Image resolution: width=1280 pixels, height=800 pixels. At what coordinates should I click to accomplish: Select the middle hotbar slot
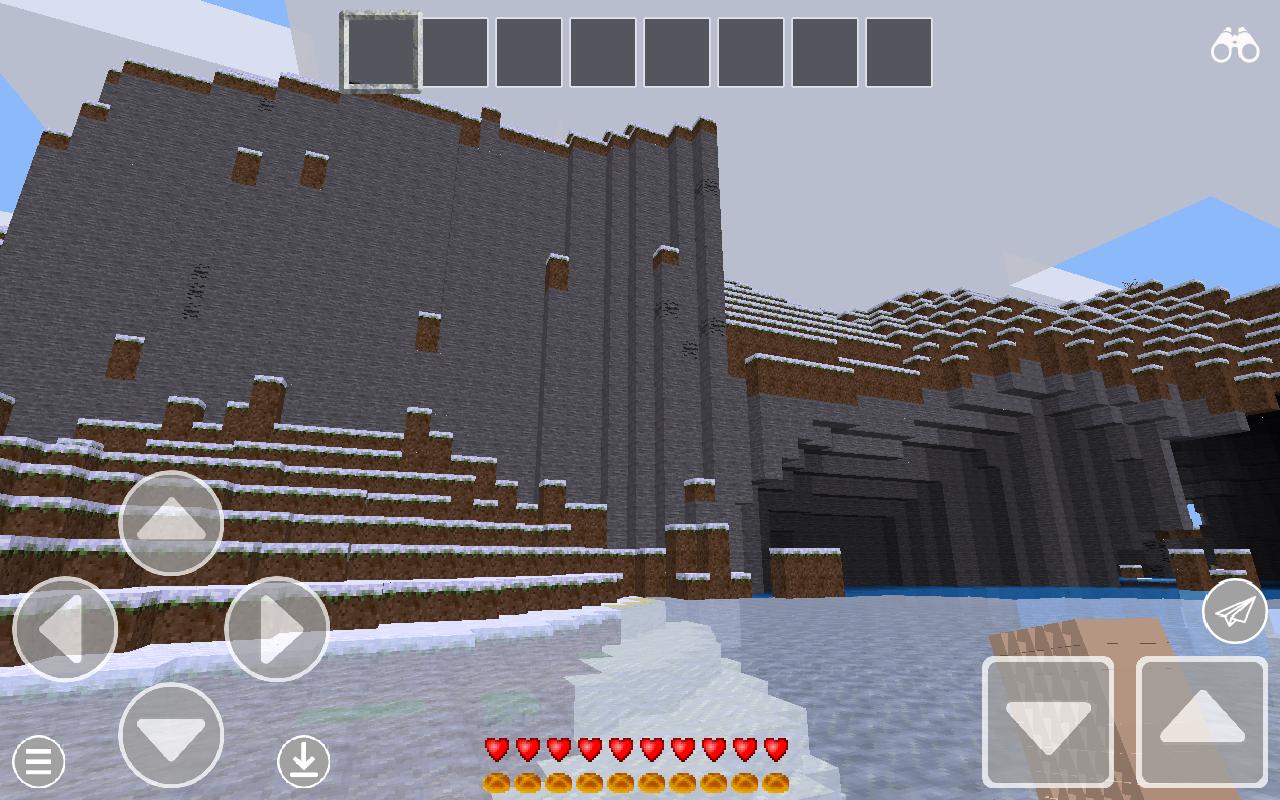pyautogui.click(x=676, y=53)
